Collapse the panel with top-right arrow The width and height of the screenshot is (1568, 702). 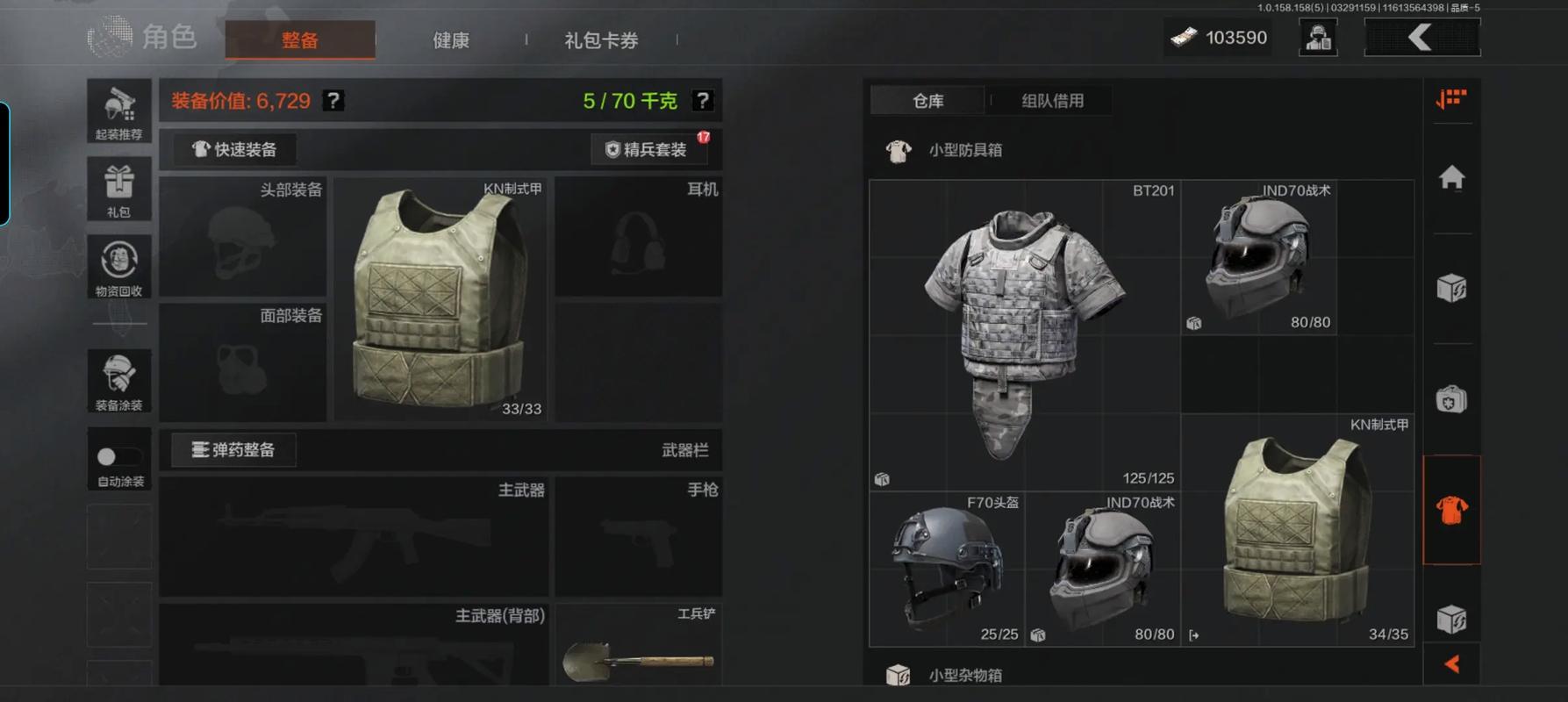pos(1423,37)
